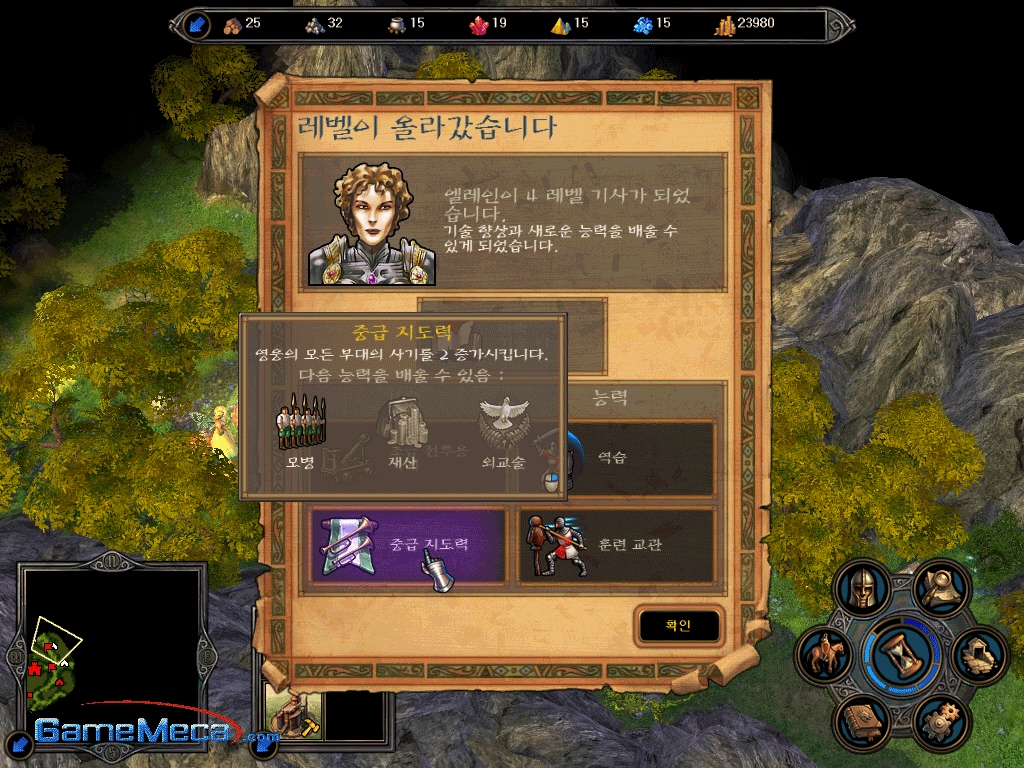Confirm level-up with the 확인 button
This screenshot has height=768, width=1024.
678,625
